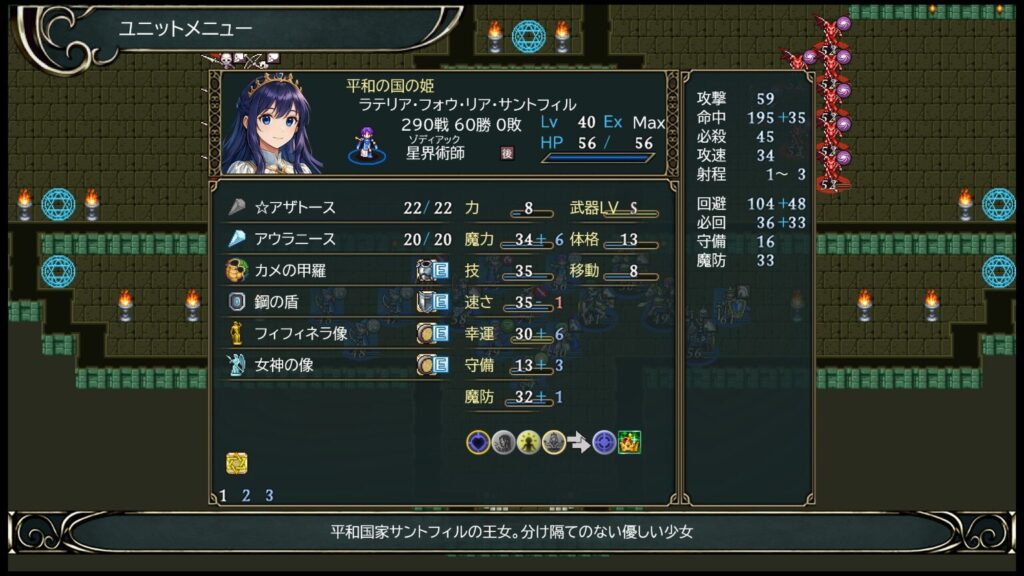The width and height of the screenshot is (1024, 576).
Task: Select the 星界術師 class label
Action: 436,153
